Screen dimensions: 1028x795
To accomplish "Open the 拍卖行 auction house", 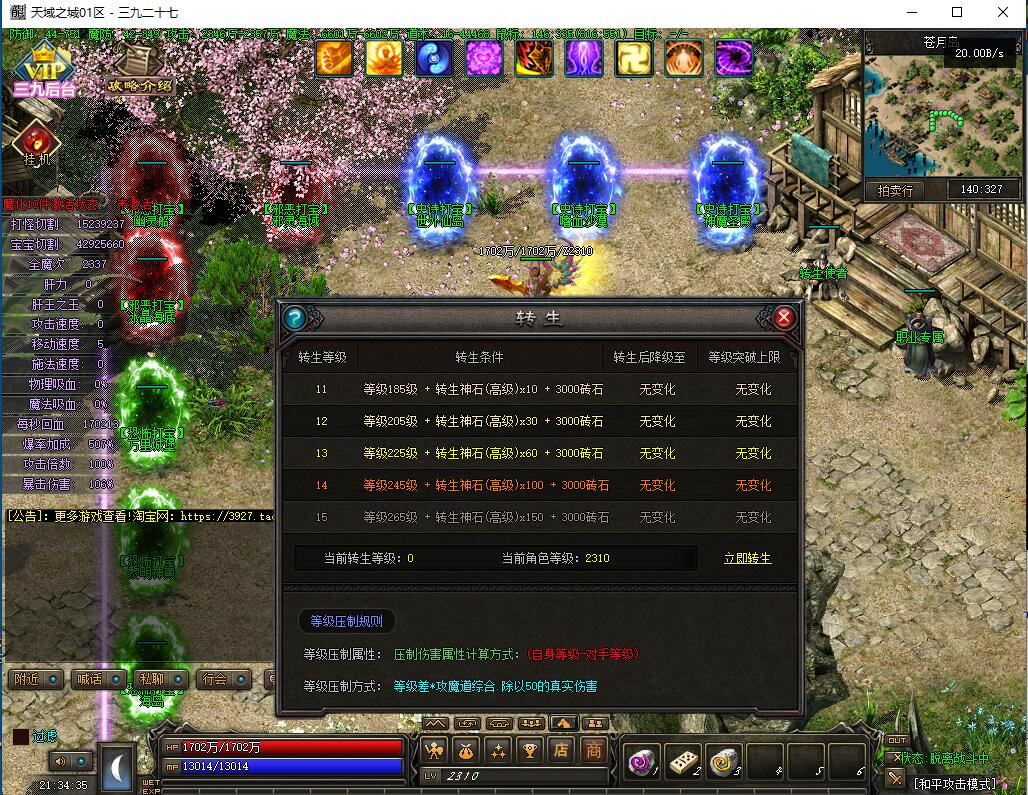I will (x=895, y=190).
